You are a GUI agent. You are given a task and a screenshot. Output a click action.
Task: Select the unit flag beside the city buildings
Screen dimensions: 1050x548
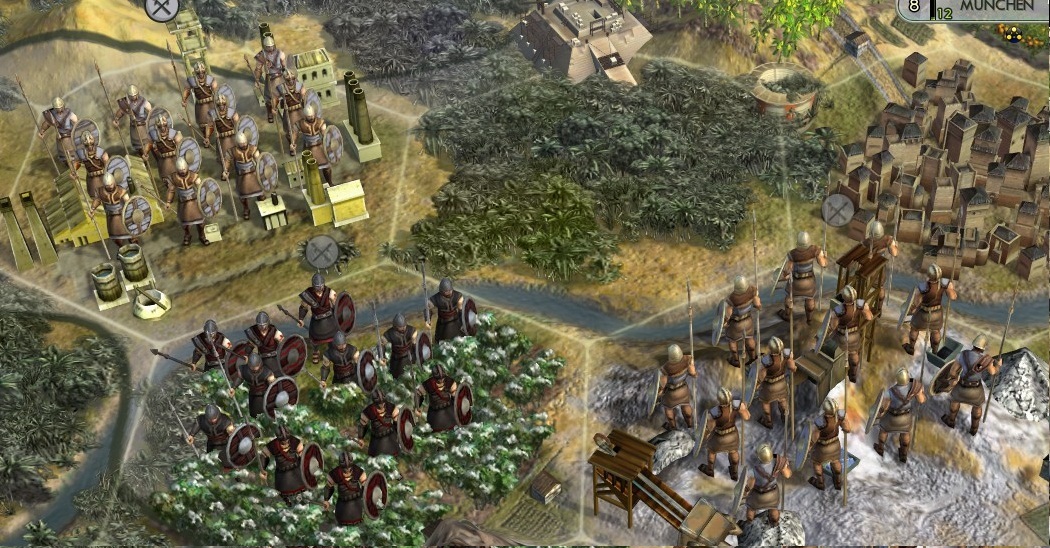tap(837, 209)
